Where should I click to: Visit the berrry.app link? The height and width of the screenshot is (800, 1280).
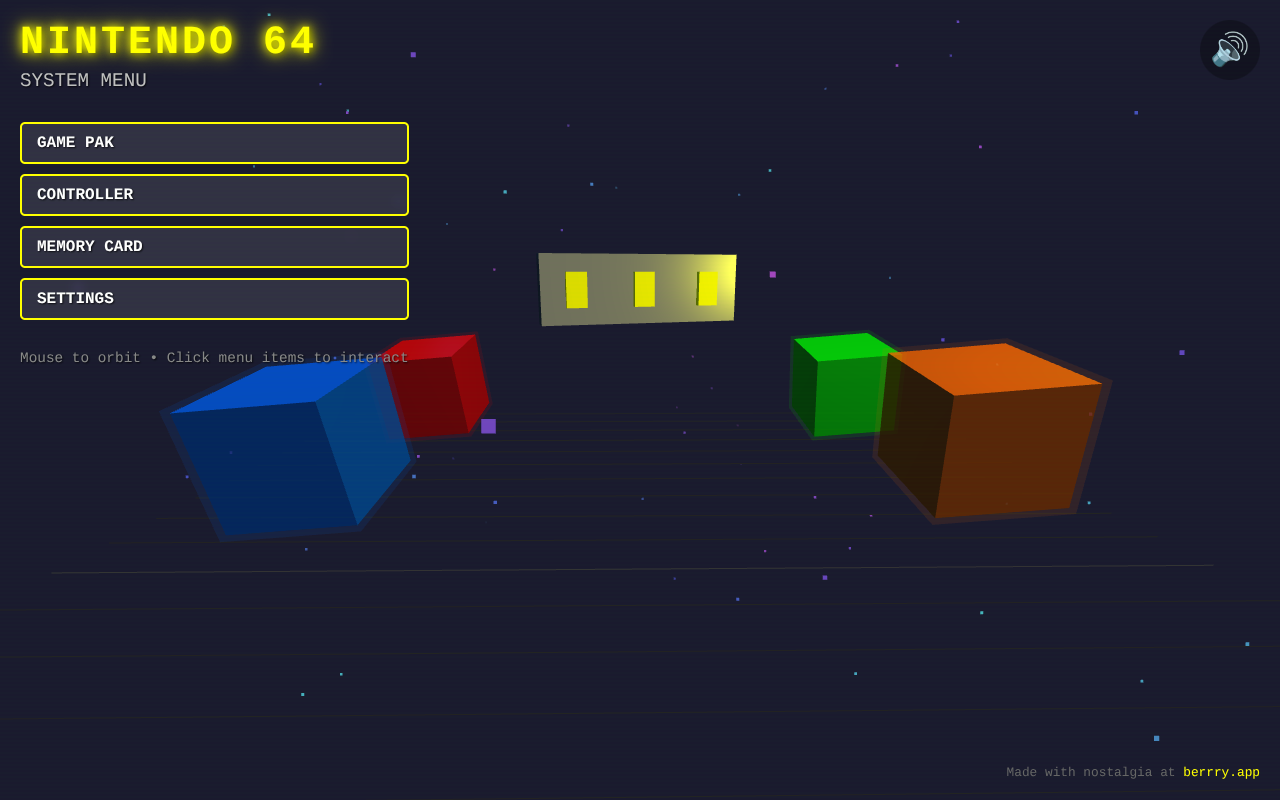pos(1221,772)
